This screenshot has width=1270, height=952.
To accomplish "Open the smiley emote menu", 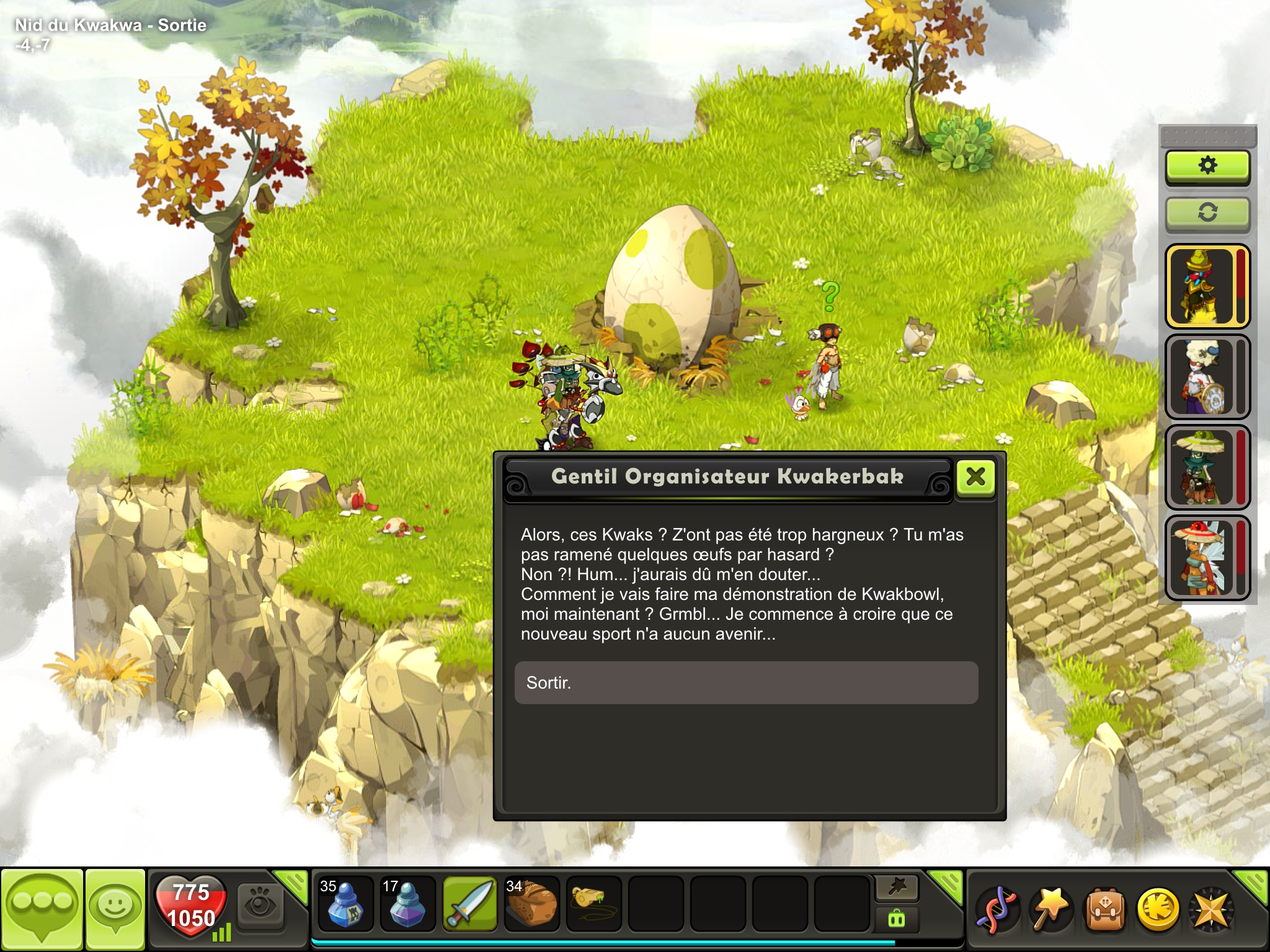I will pos(115,907).
